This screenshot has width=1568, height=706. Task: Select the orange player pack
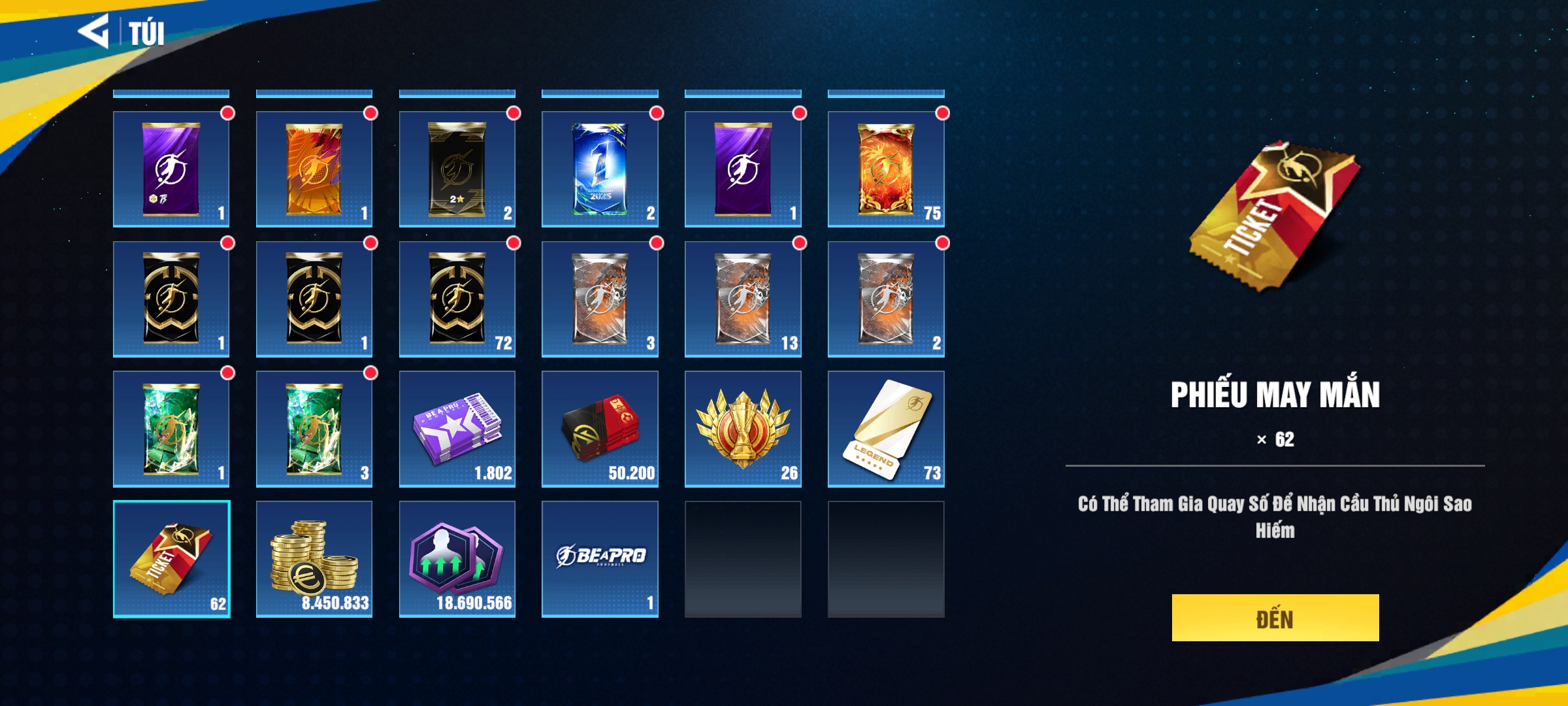pyautogui.click(x=314, y=169)
